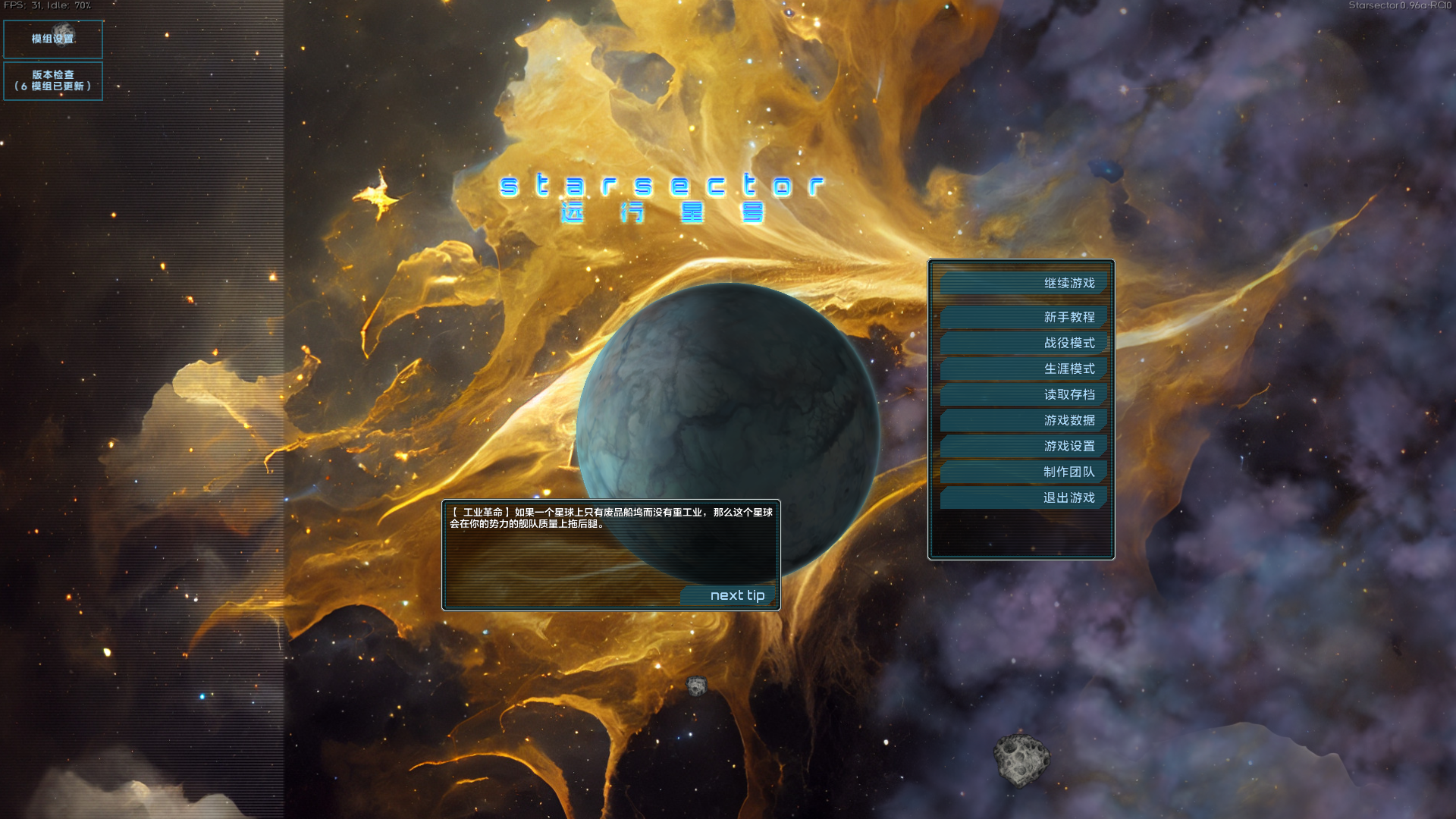The height and width of the screenshot is (819, 1456).
Task: Click the asteroid at bottom right
Action: 1023,761
